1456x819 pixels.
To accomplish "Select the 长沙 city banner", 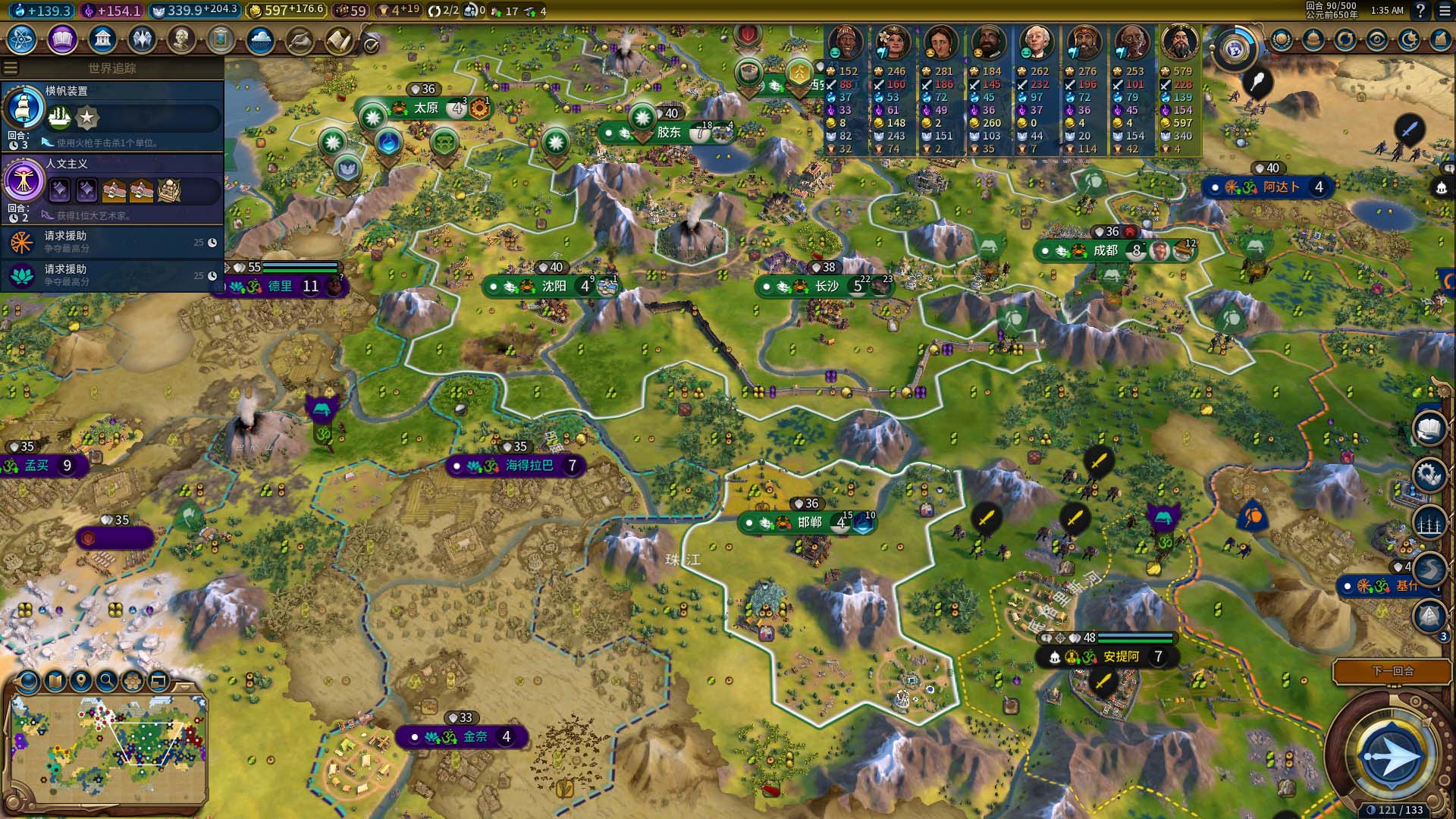I will click(826, 287).
